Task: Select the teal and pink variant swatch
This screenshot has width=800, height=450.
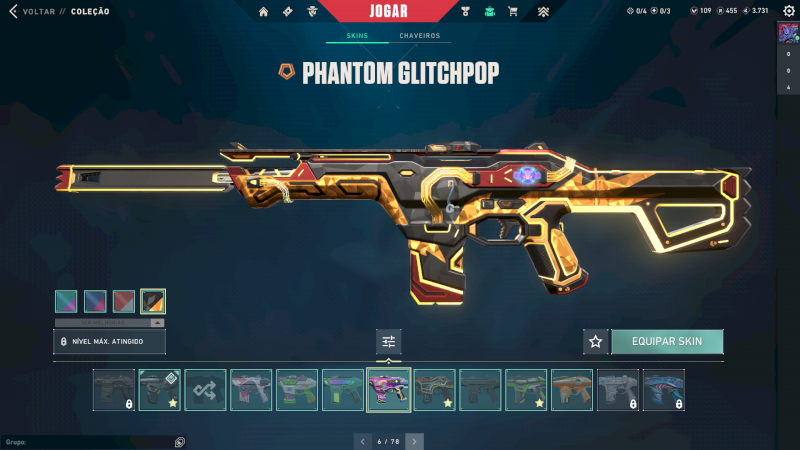Action: point(66,301)
